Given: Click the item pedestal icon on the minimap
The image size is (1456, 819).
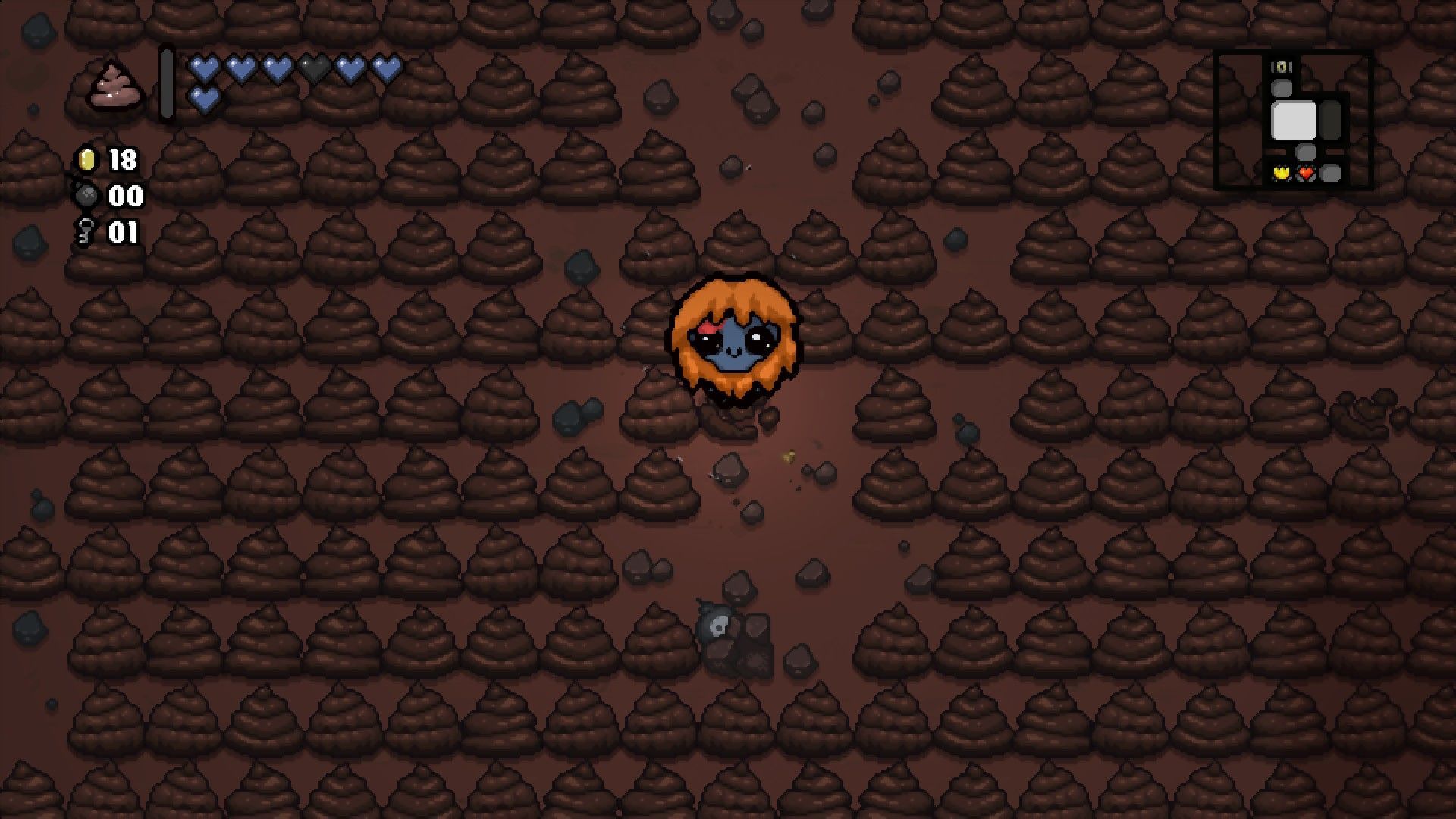Looking at the screenshot, I should tap(1282, 173).
